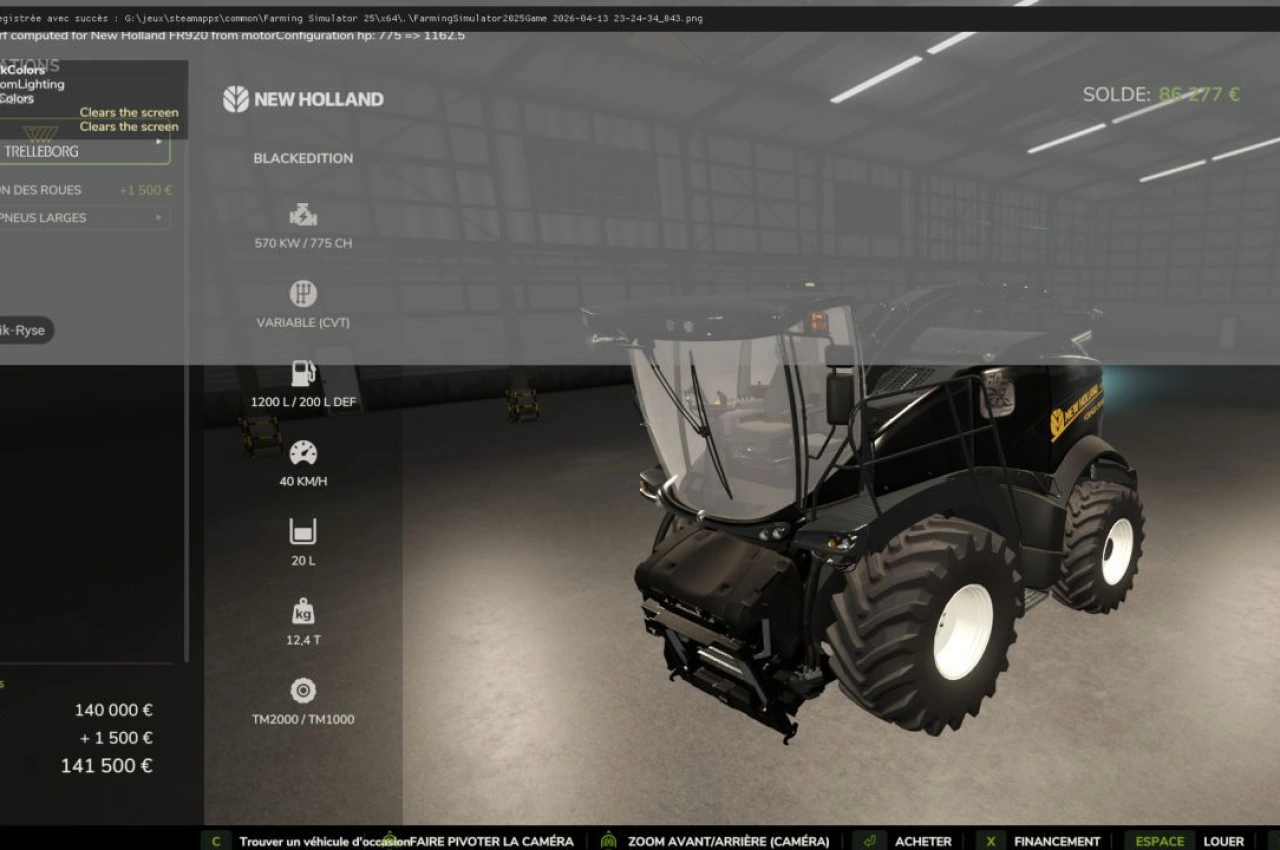This screenshot has height=850, width=1280.
Task: Select the TM2000/TM1000 wheel icon
Action: click(x=302, y=689)
